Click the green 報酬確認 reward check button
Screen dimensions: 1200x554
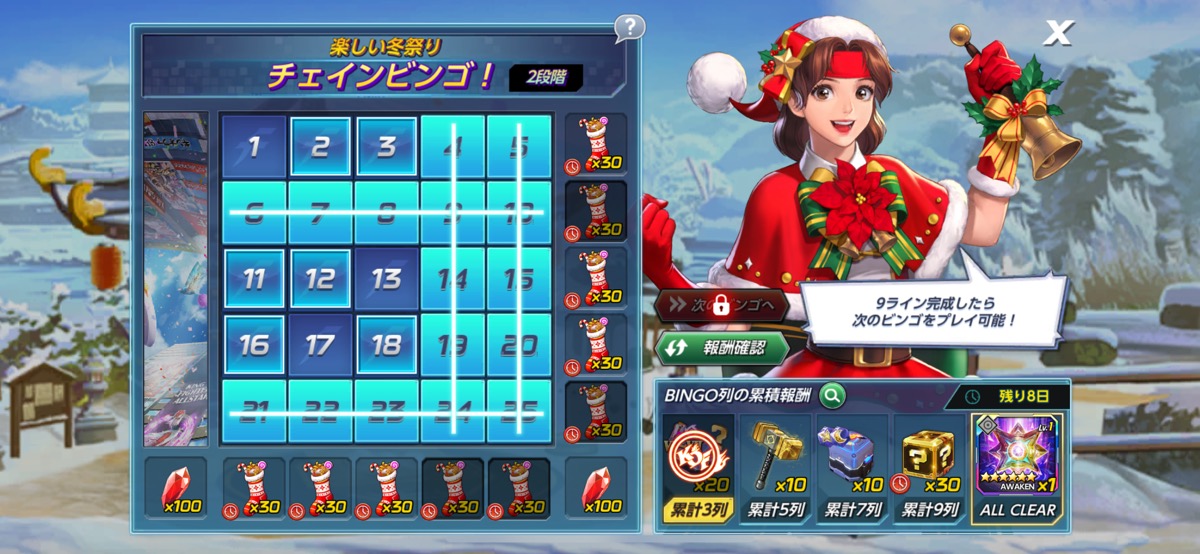click(722, 349)
